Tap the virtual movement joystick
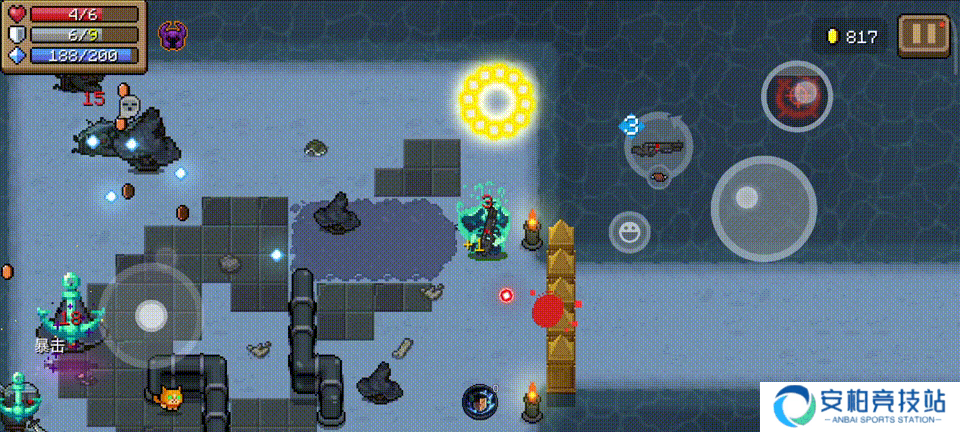The height and width of the screenshot is (432, 960). pyautogui.click(x=150, y=314)
